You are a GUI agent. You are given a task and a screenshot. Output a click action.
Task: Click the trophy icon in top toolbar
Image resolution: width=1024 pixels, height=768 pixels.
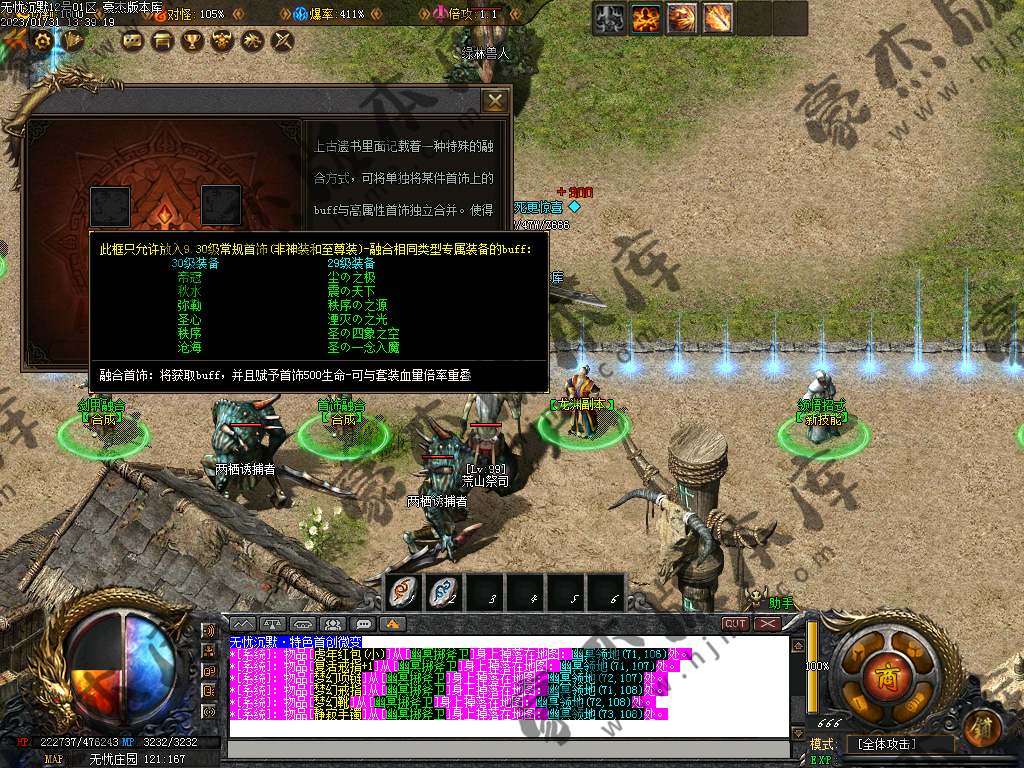click(191, 41)
